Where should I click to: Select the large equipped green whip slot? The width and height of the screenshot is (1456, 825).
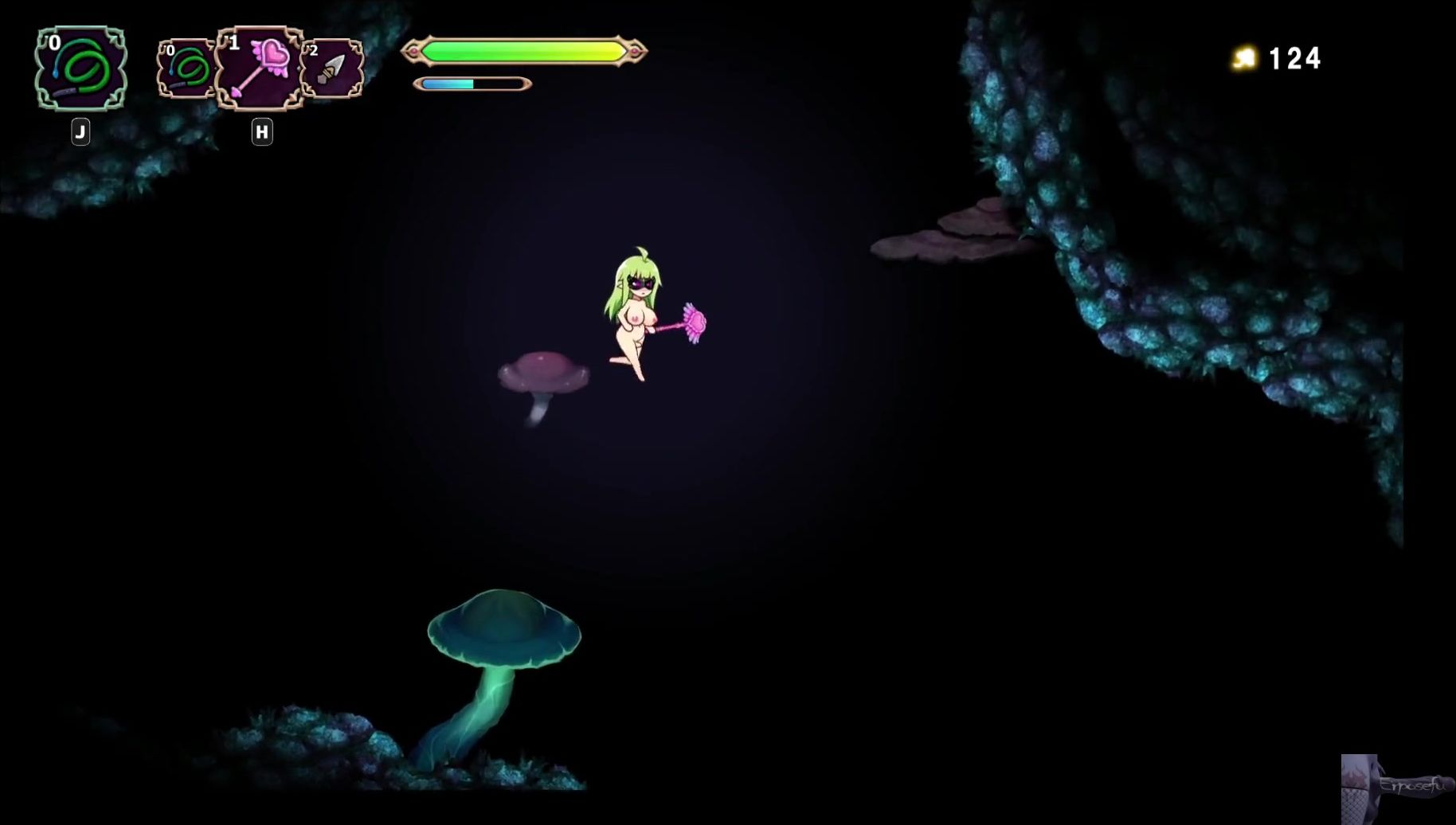pyautogui.click(x=81, y=68)
